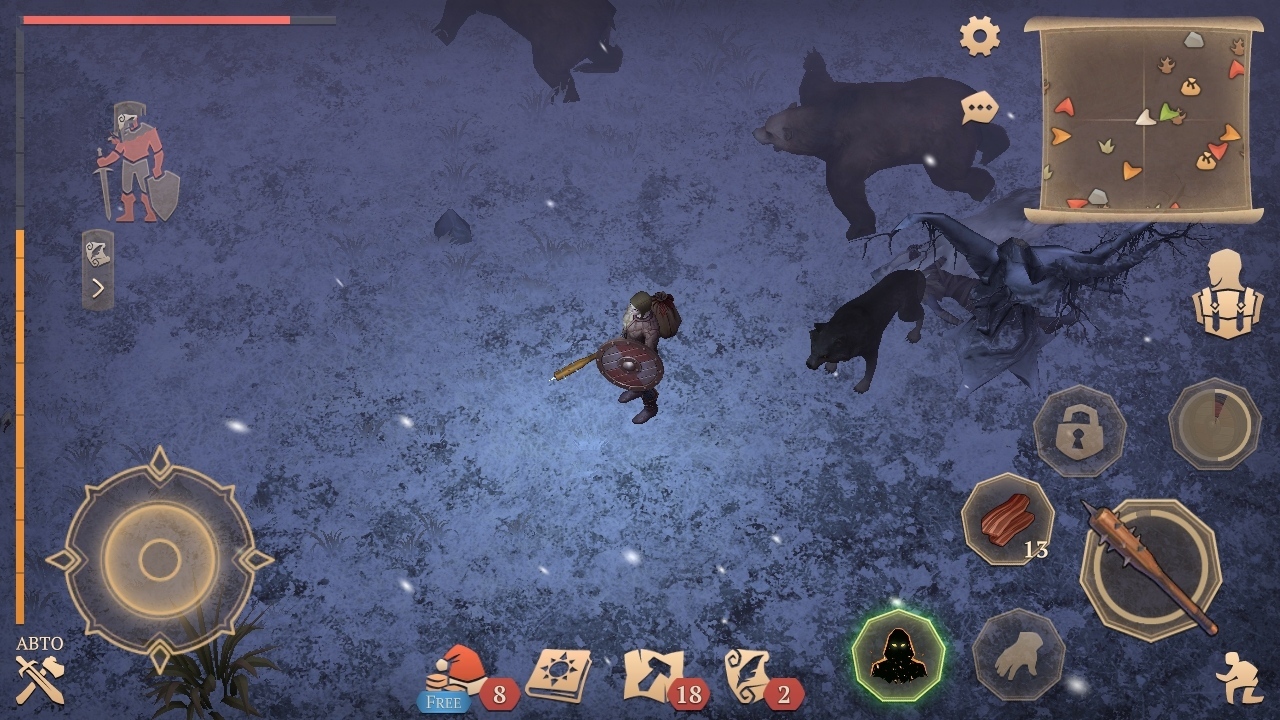The height and width of the screenshot is (720, 1280).
Task: Eat the meat in the quick slot
Action: coord(1008,520)
